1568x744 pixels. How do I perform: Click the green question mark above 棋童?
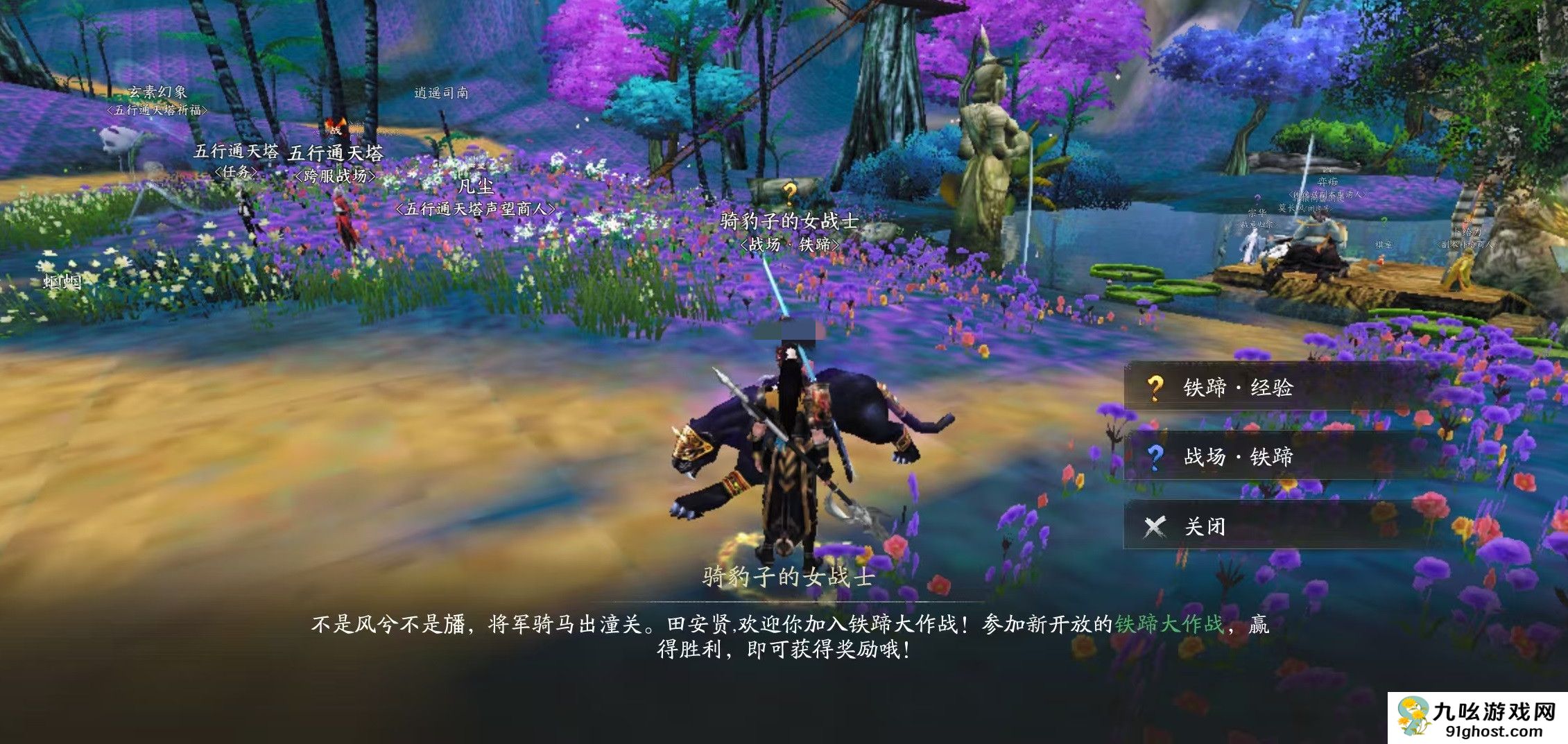pyautogui.click(x=1384, y=223)
